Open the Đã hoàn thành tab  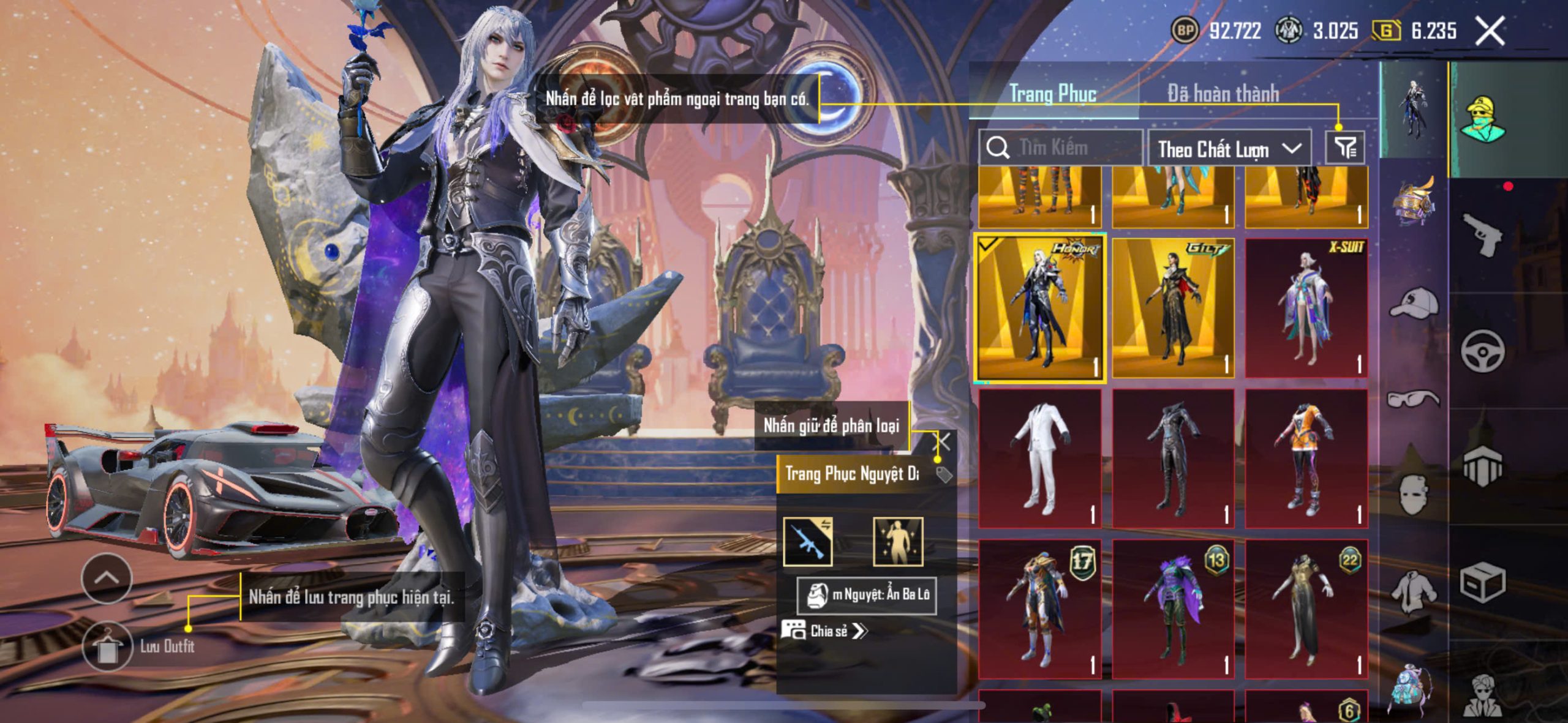click(1223, 94)
